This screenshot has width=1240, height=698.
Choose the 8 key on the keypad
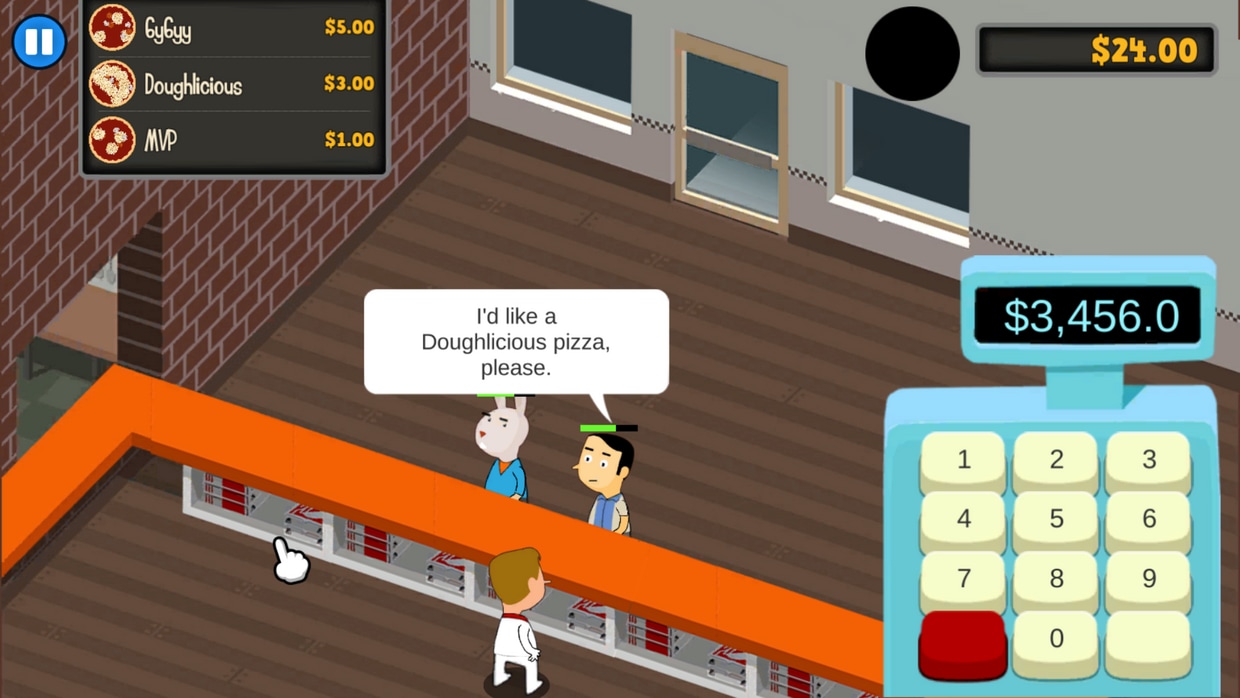pos(1056,579)
